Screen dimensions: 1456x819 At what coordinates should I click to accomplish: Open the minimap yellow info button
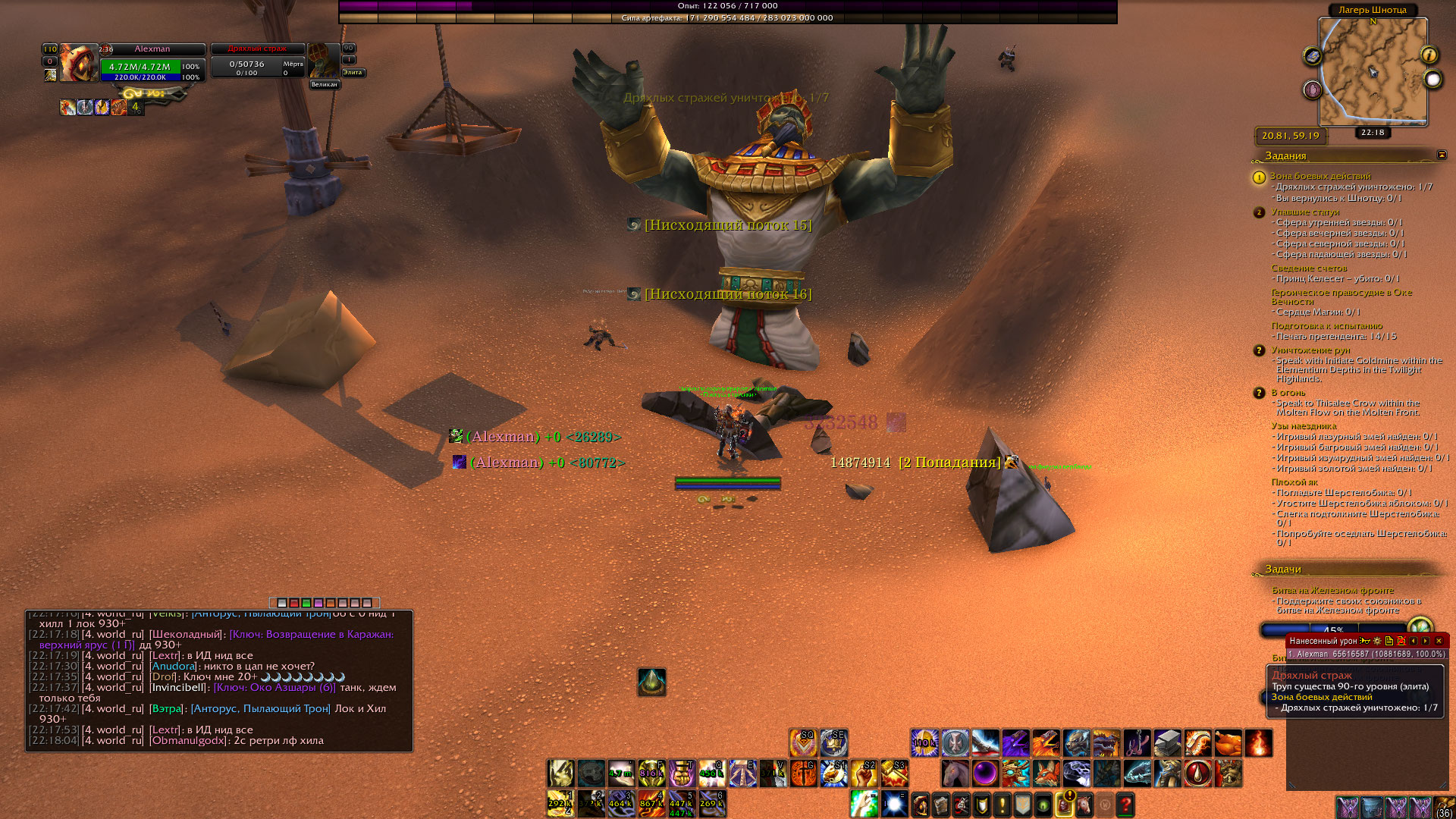pyautogui.click(x=1429, y=55)
